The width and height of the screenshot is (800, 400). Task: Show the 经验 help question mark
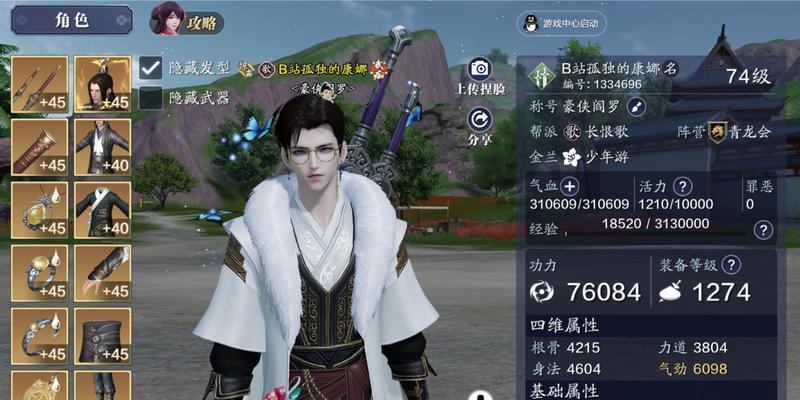click(763, 230)
